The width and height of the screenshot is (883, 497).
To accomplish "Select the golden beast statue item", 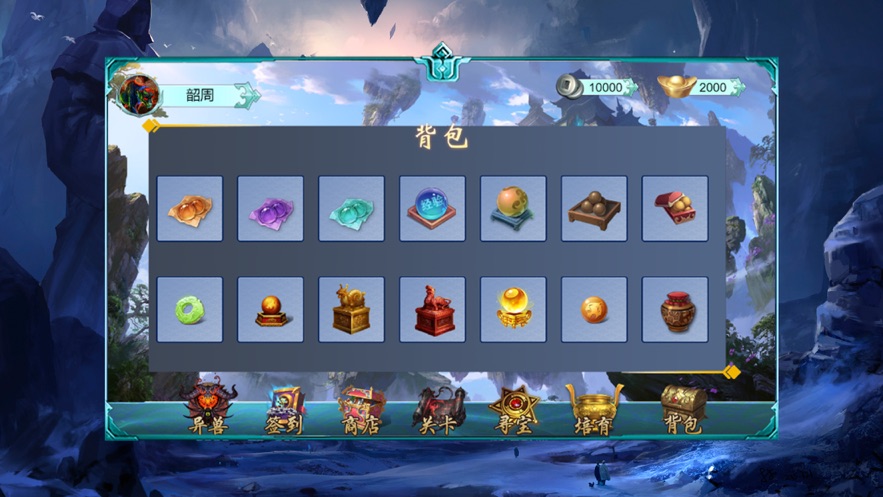I will click(351, 309).
